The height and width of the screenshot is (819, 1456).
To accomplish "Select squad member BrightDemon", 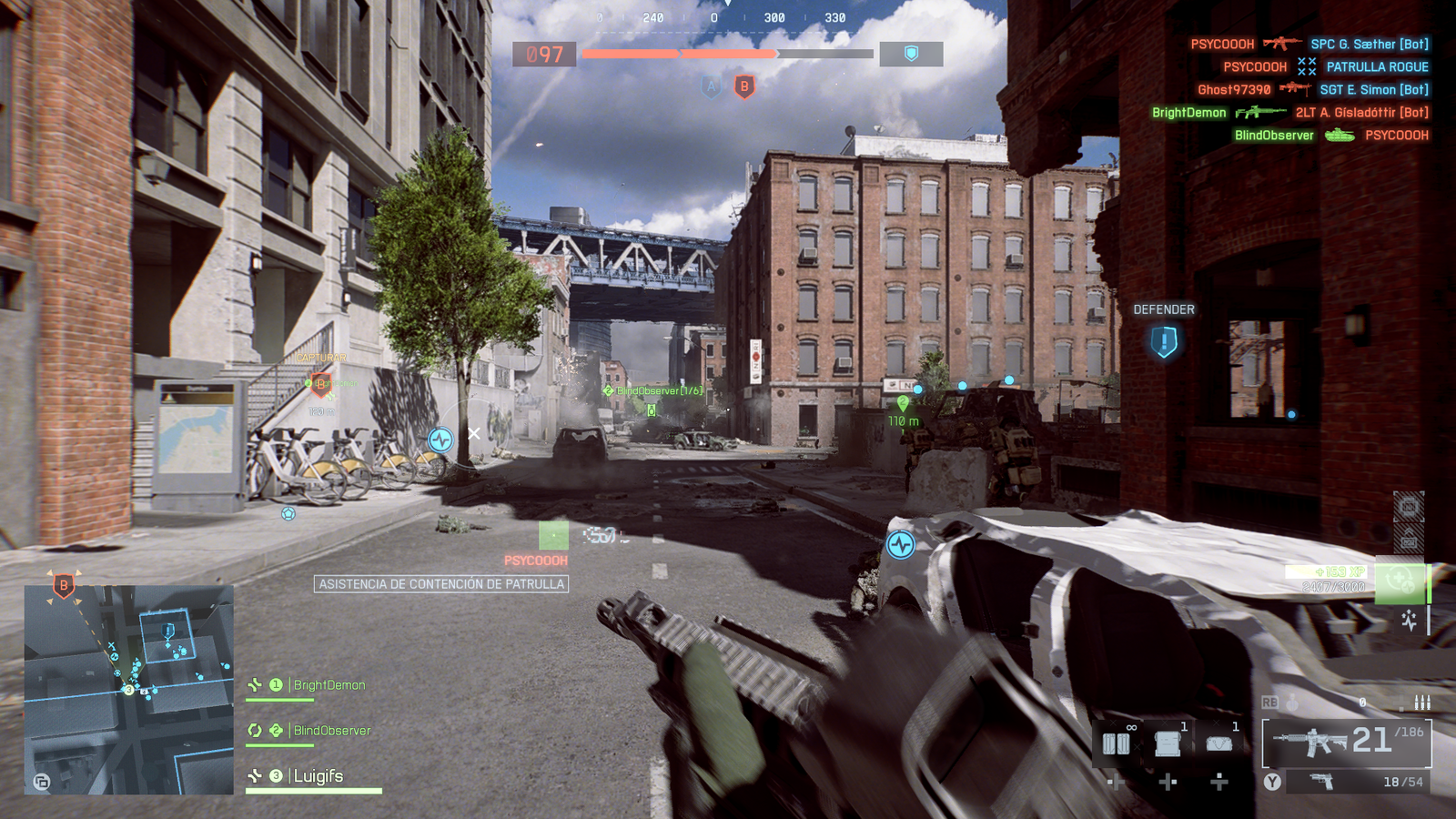I will [x=329, y=685].
